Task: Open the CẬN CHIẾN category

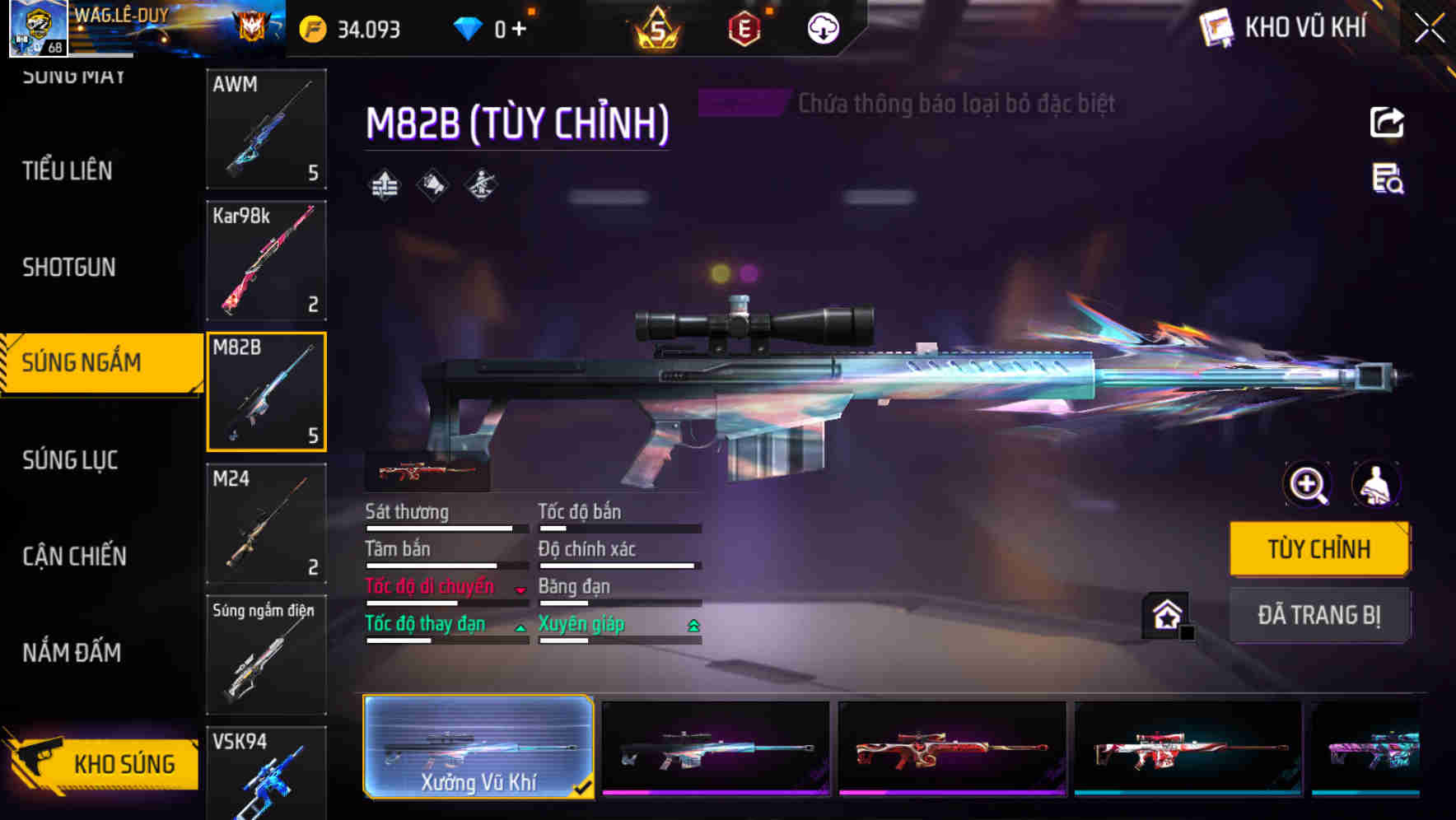Action: point(74,557)
